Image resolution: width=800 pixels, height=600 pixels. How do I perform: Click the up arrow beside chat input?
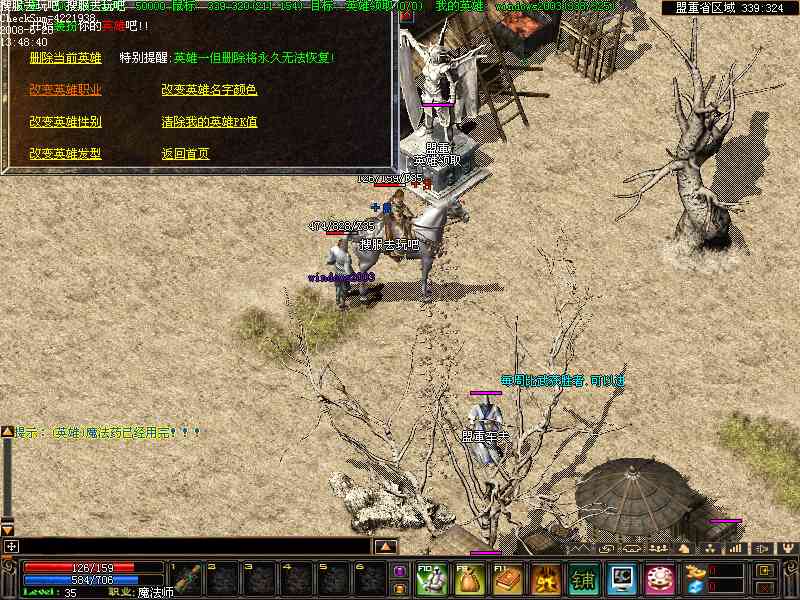tap(385, 547)
